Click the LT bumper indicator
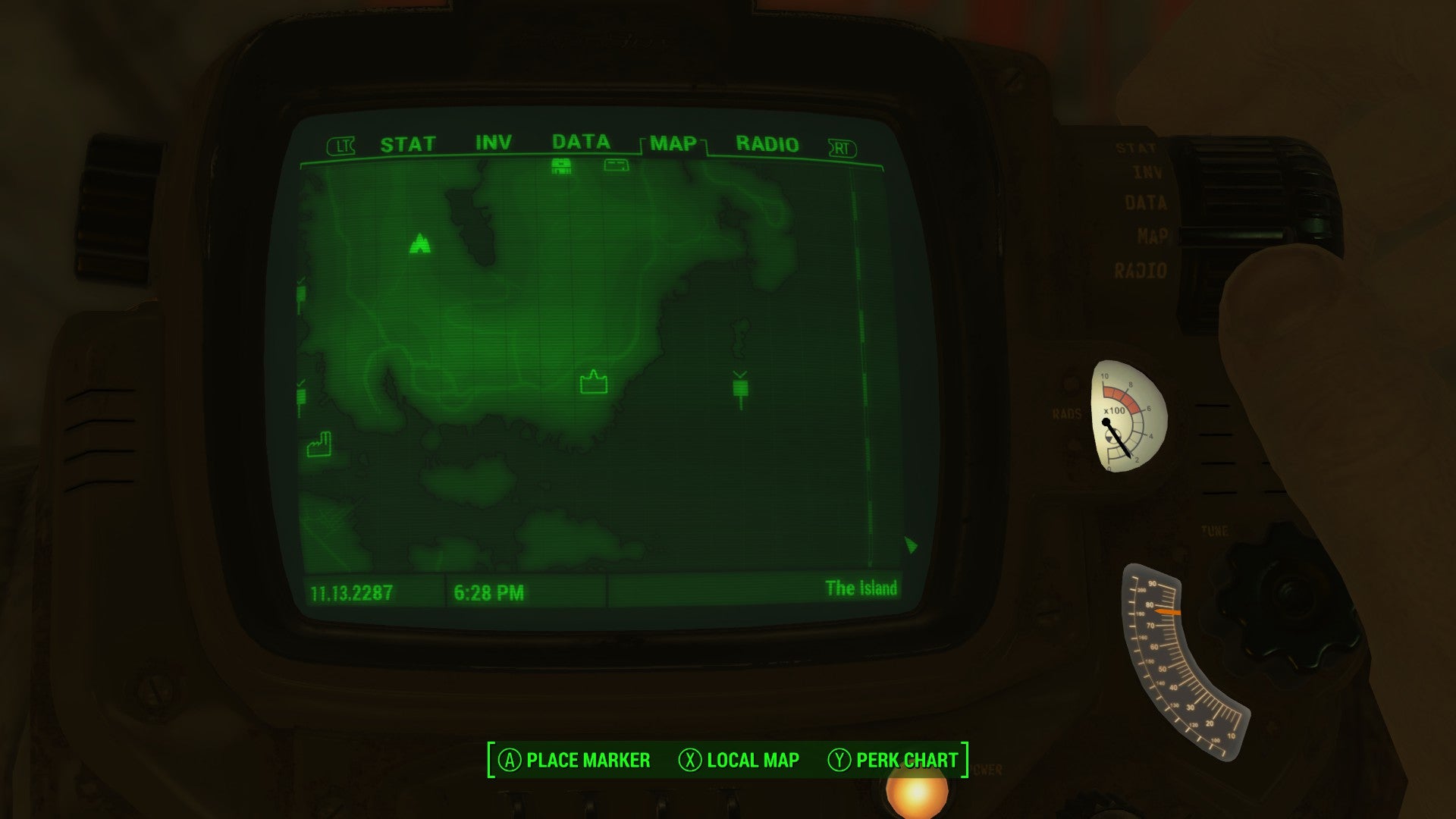The image size is (1456, 819). tap(342, 144)
